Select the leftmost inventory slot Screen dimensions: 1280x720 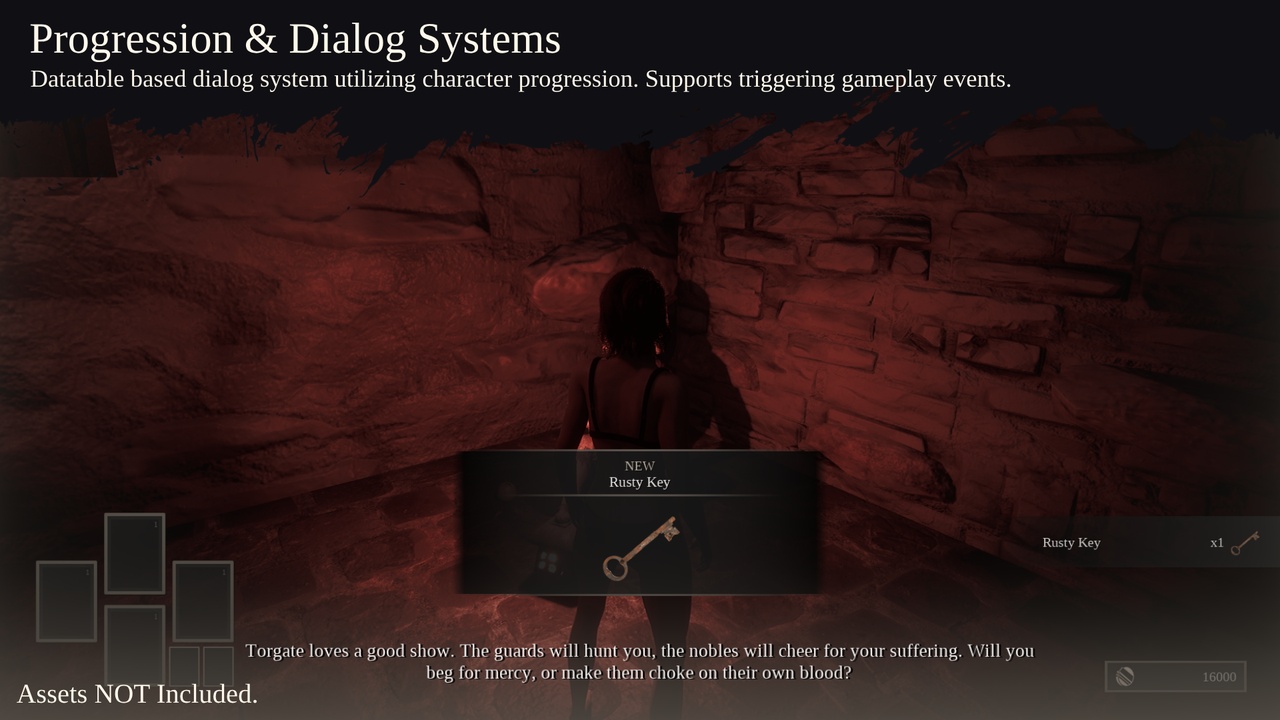click(66, 601)
